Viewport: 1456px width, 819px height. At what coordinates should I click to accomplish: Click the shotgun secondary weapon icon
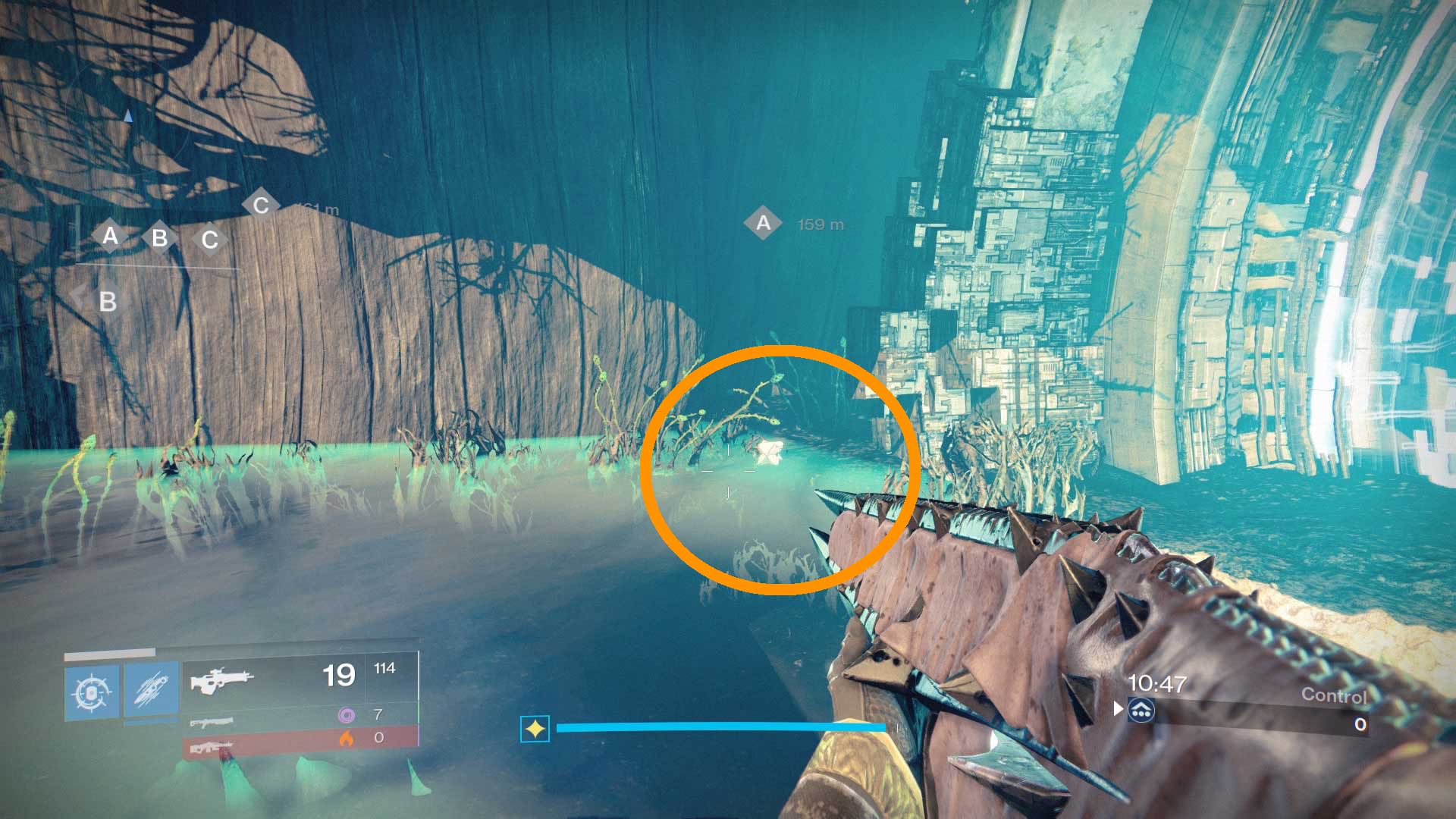(x=212, y=723)
